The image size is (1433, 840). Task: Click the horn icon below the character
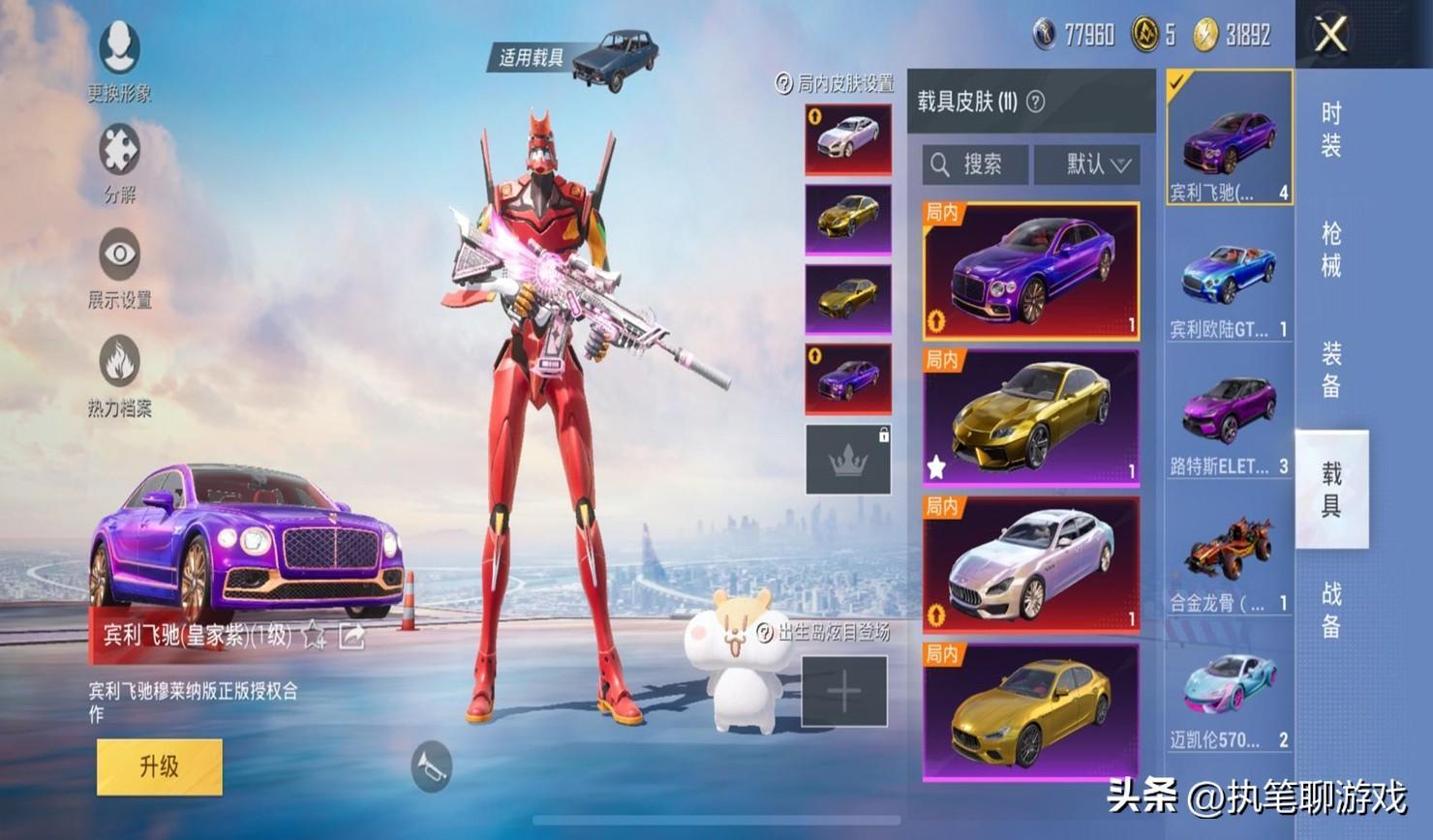point(431,766)
